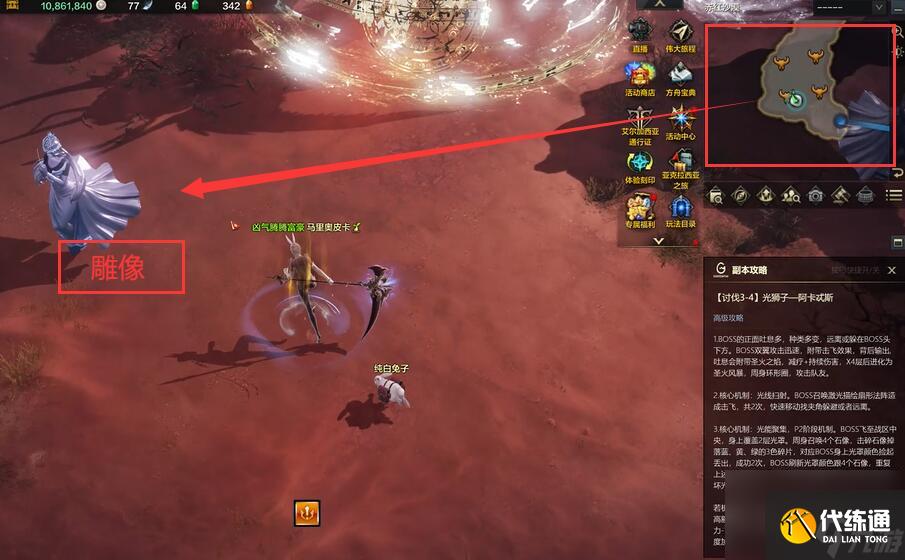Activate the orange skill icon at the bottom
The image size is (905, 560).
tap(306, 513)
